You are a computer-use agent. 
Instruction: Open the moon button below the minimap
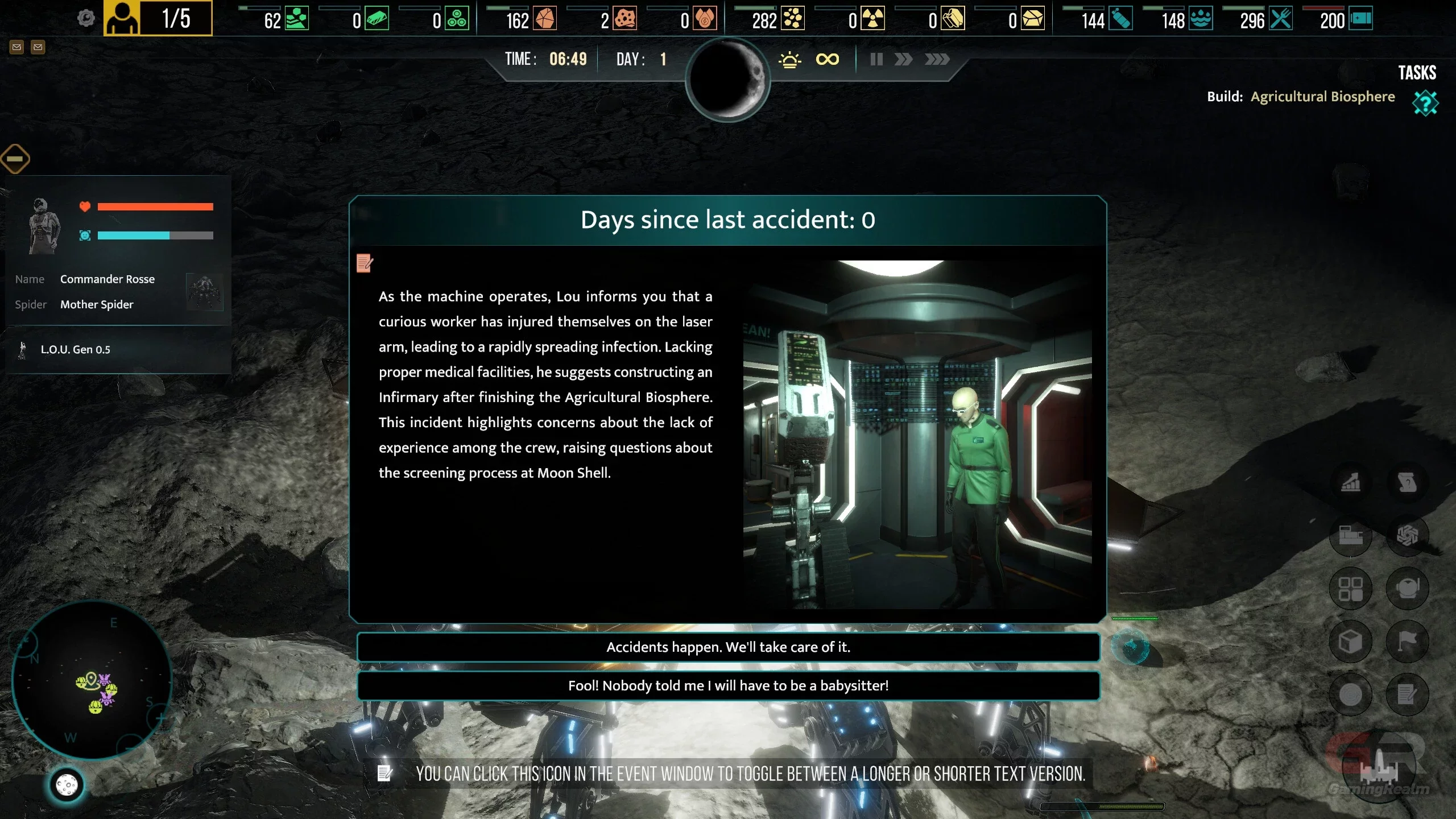click(67, 785)
